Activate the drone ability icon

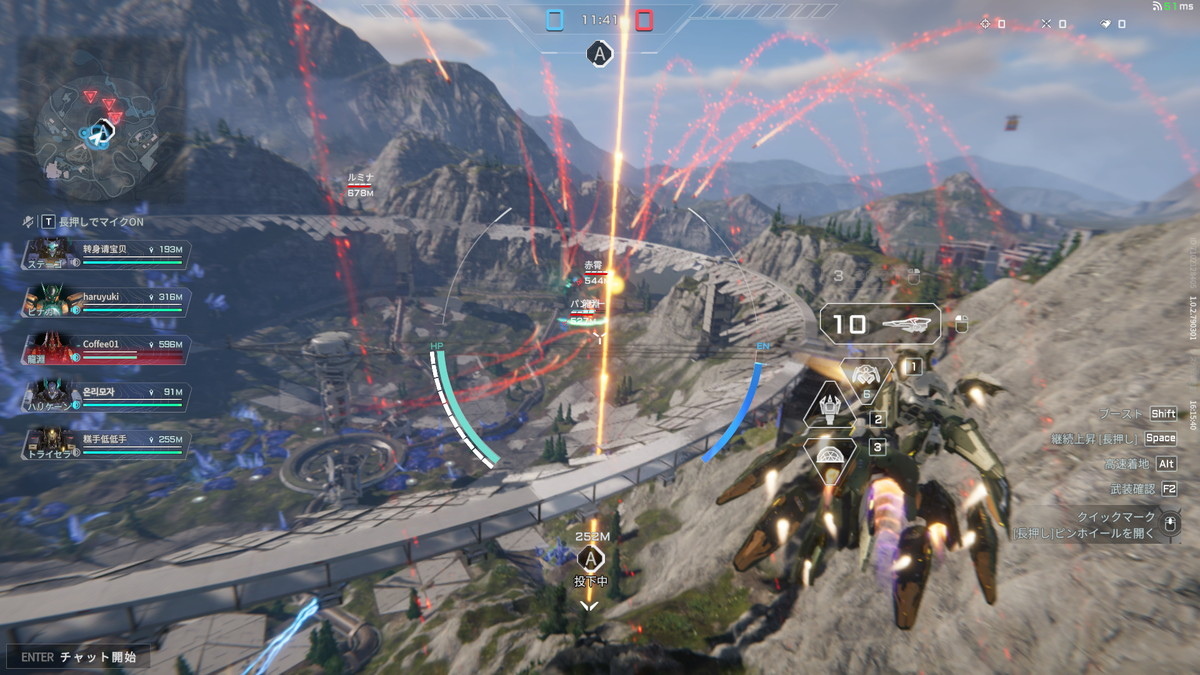point(866,377)
